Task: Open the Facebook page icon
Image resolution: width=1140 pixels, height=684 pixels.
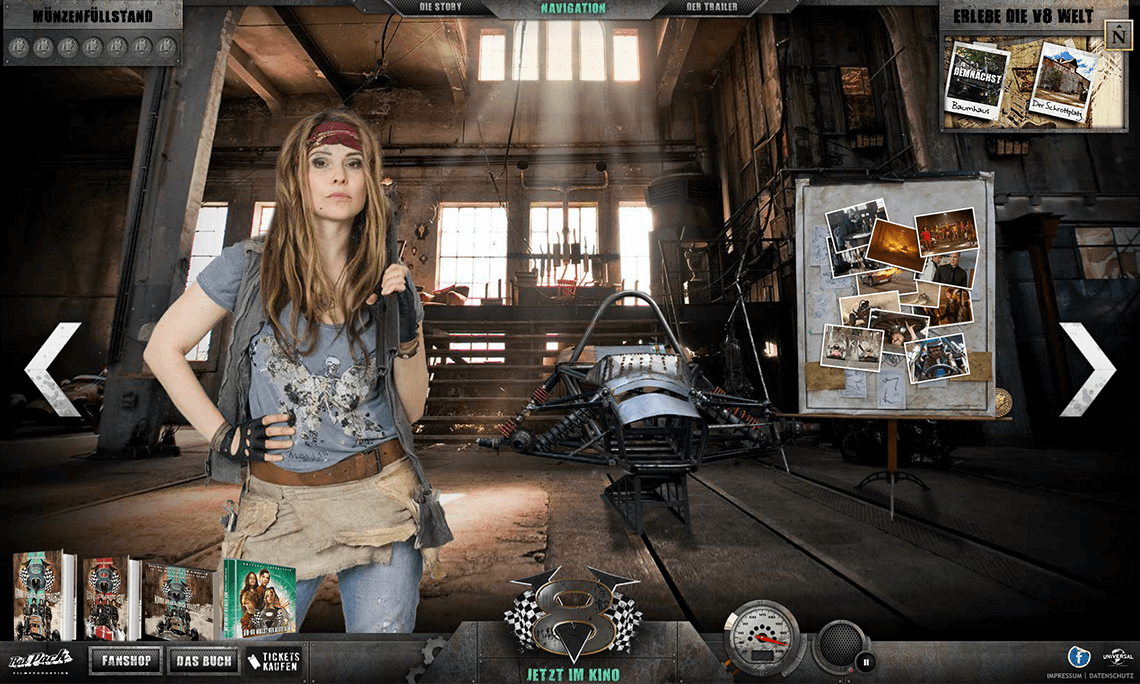Action: [1078, 656]
